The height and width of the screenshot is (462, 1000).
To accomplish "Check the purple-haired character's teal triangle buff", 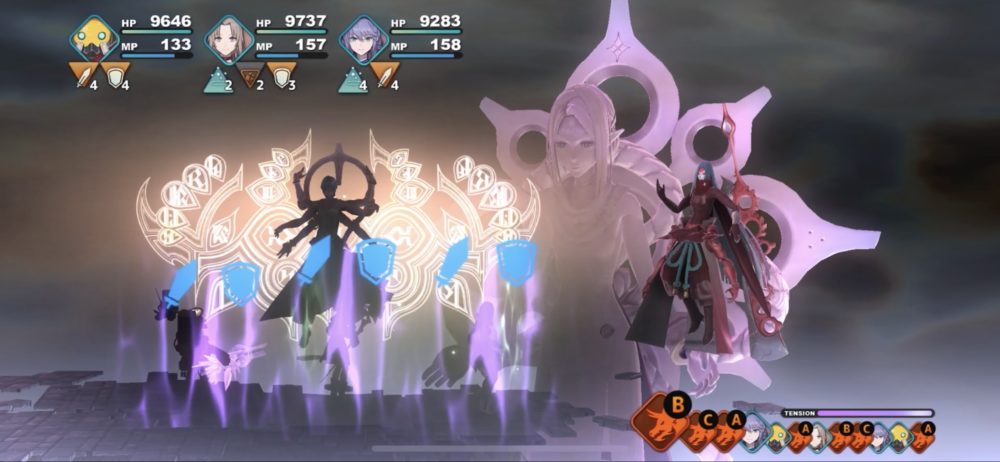I will tap(352, 75).
